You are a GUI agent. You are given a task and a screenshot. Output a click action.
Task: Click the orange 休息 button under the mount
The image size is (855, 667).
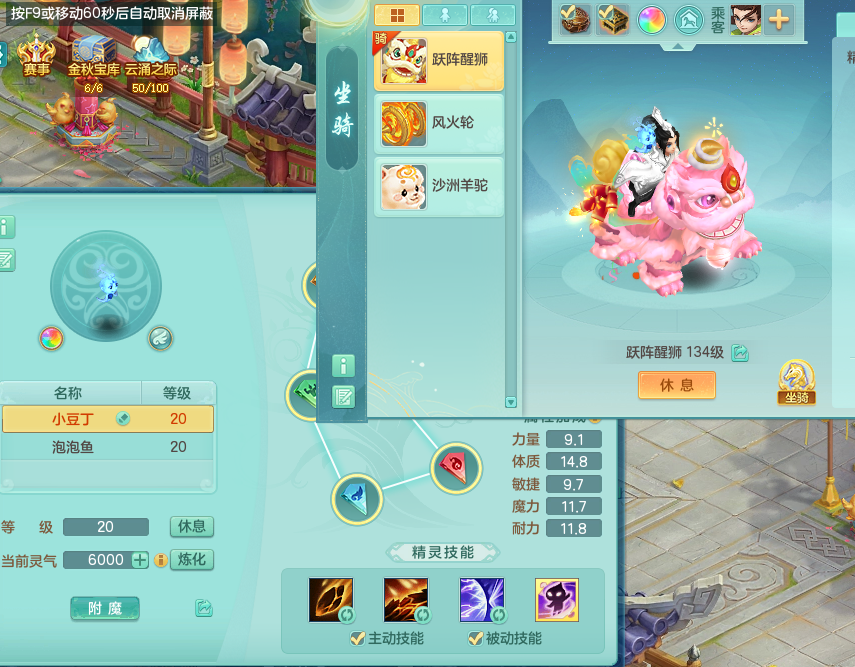pyautogui.click(x=677, y=385)
